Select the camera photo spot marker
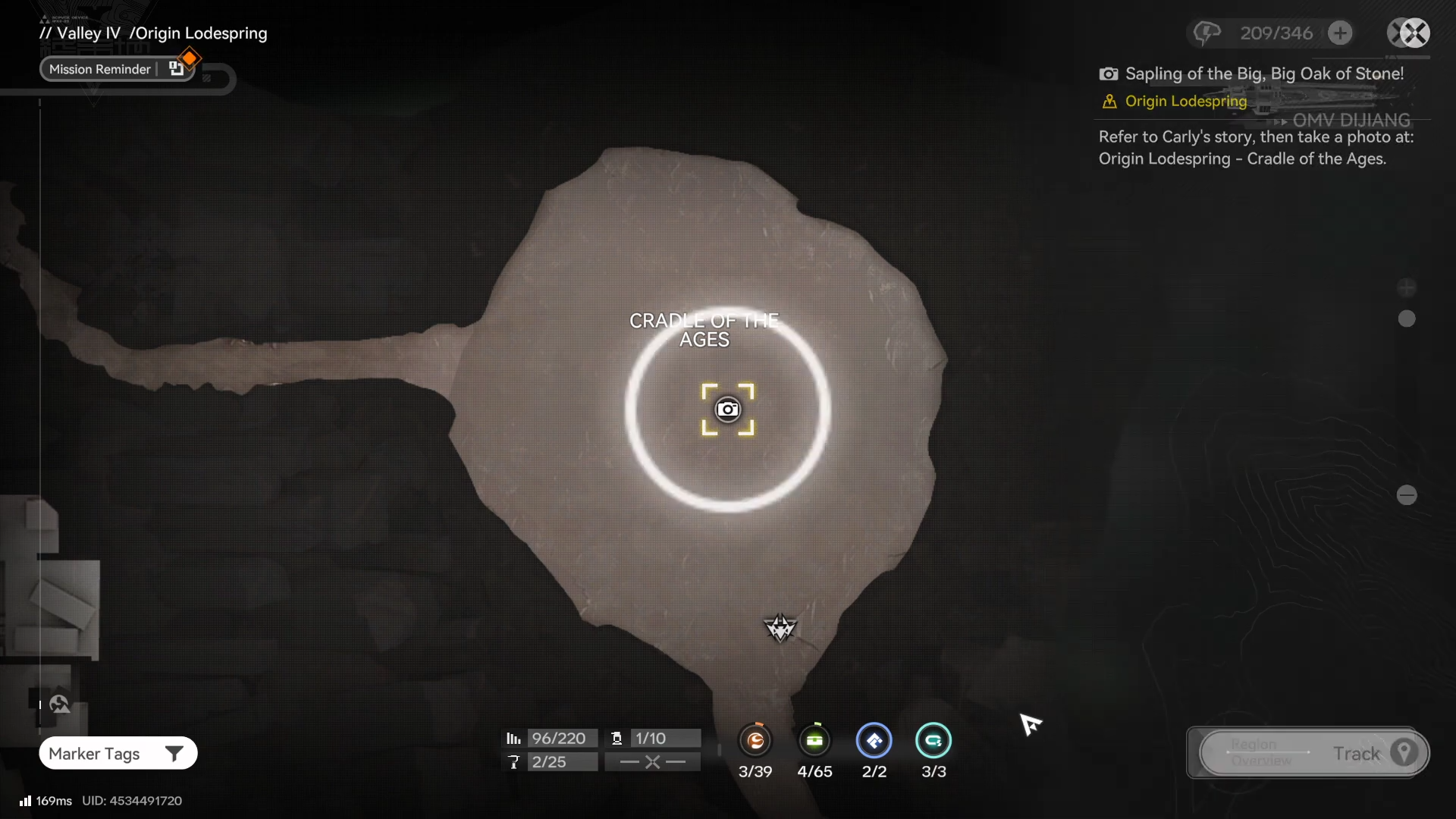 (x=728, y=409)
